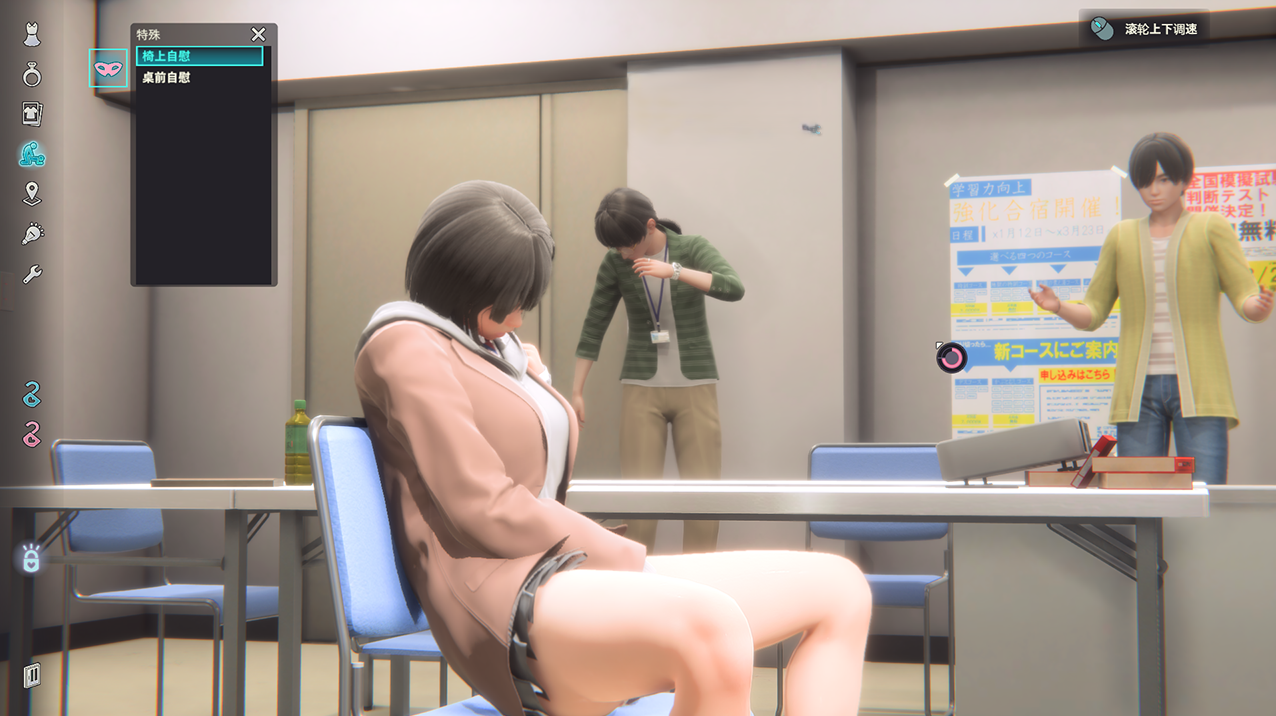Open the wrench settings menu
This screenshot has width=1276, height=716.
(x=32, y=274)
